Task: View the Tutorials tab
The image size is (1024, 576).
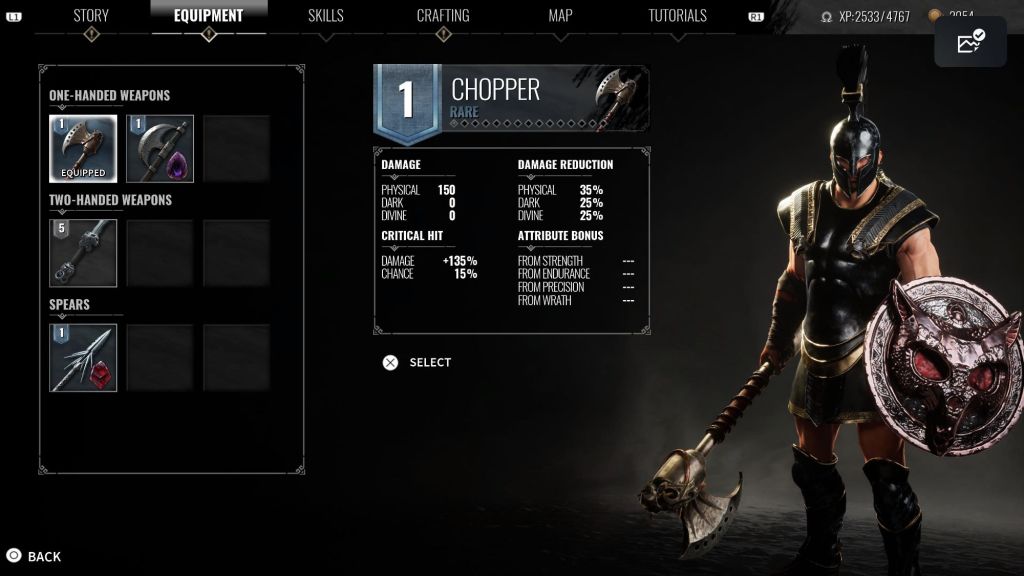Action: pyautogui.click(x=677, y=16)
